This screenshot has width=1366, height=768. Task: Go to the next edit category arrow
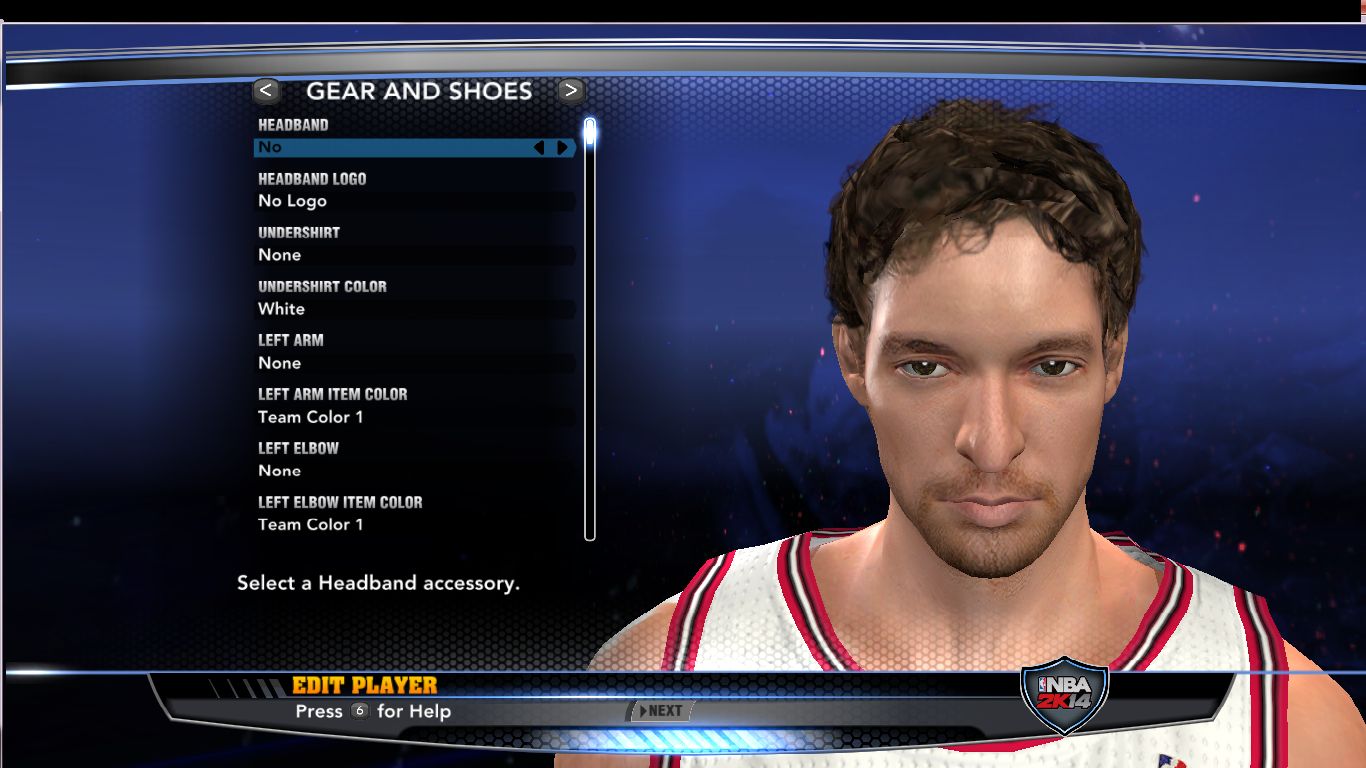pos(570,91)
